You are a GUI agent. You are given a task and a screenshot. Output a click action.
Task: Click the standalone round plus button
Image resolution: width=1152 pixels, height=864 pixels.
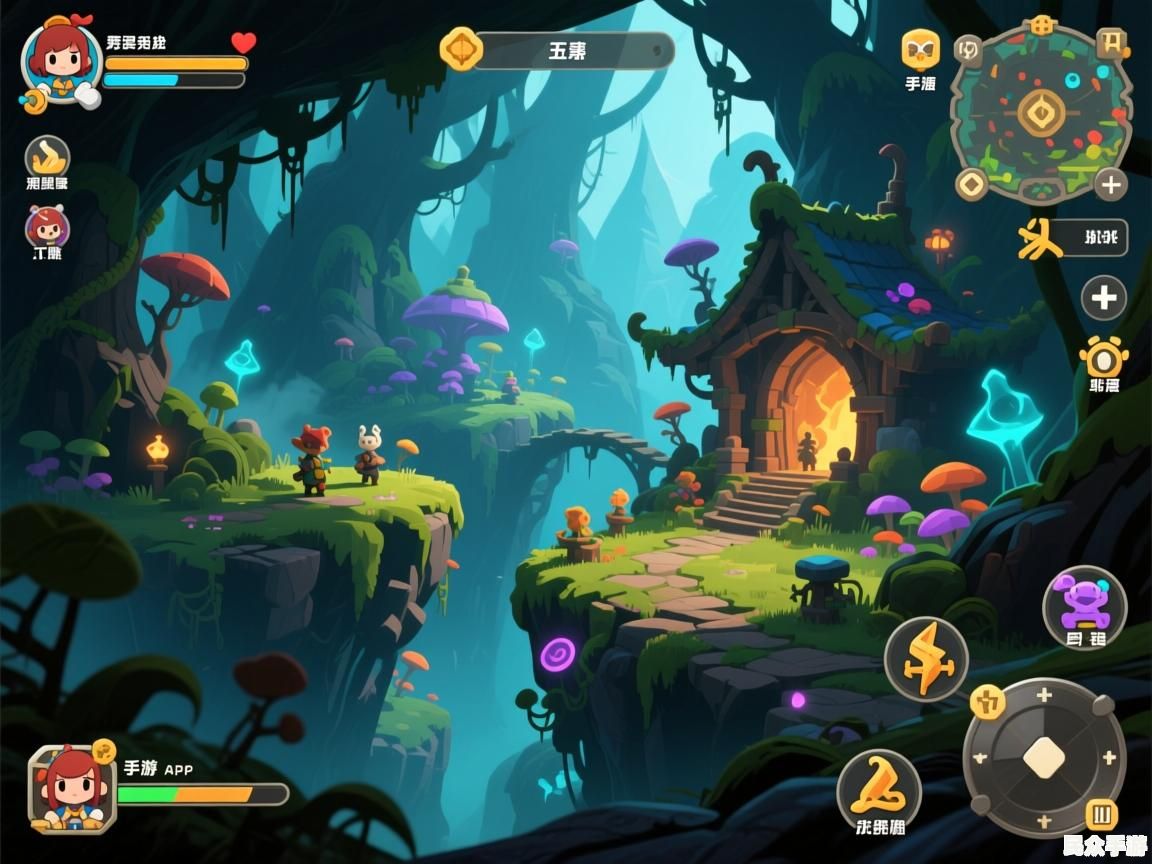[x=1104, y=298]
